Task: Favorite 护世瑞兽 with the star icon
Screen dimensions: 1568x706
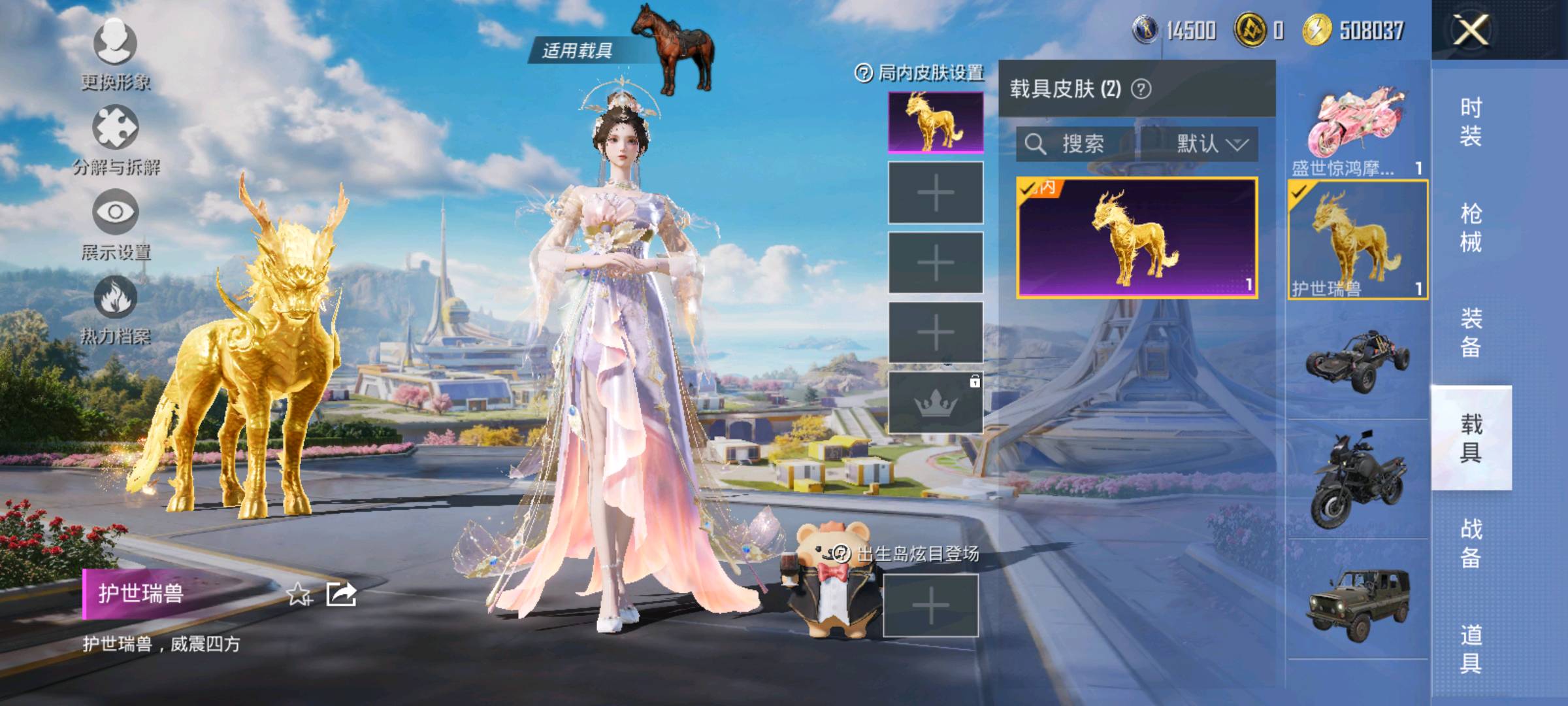Action: pos(299,594)
